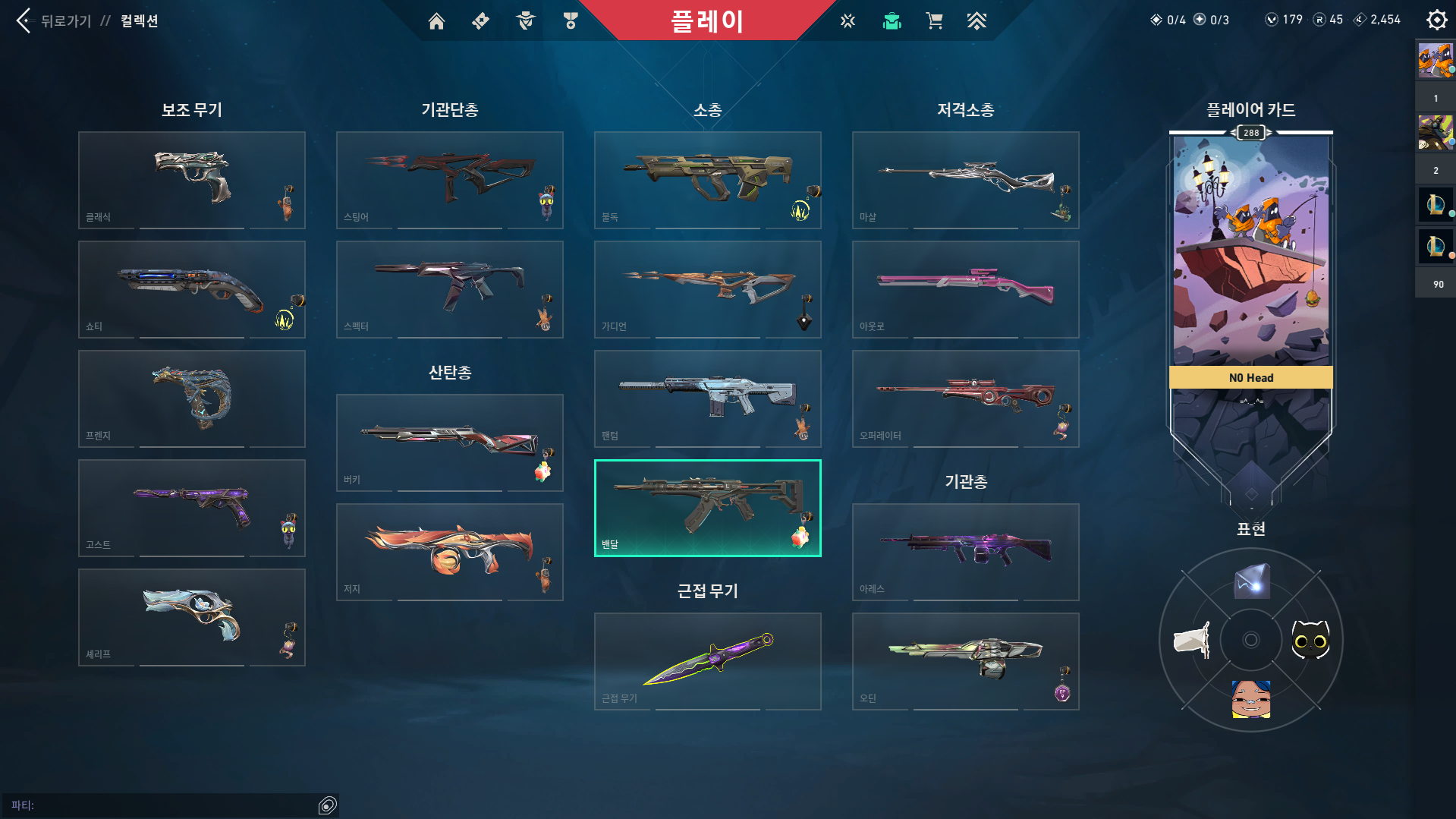Click the 컬렉션 breadcrumb label
This screenshot has width=1456, height=819.
coord(139,21)
